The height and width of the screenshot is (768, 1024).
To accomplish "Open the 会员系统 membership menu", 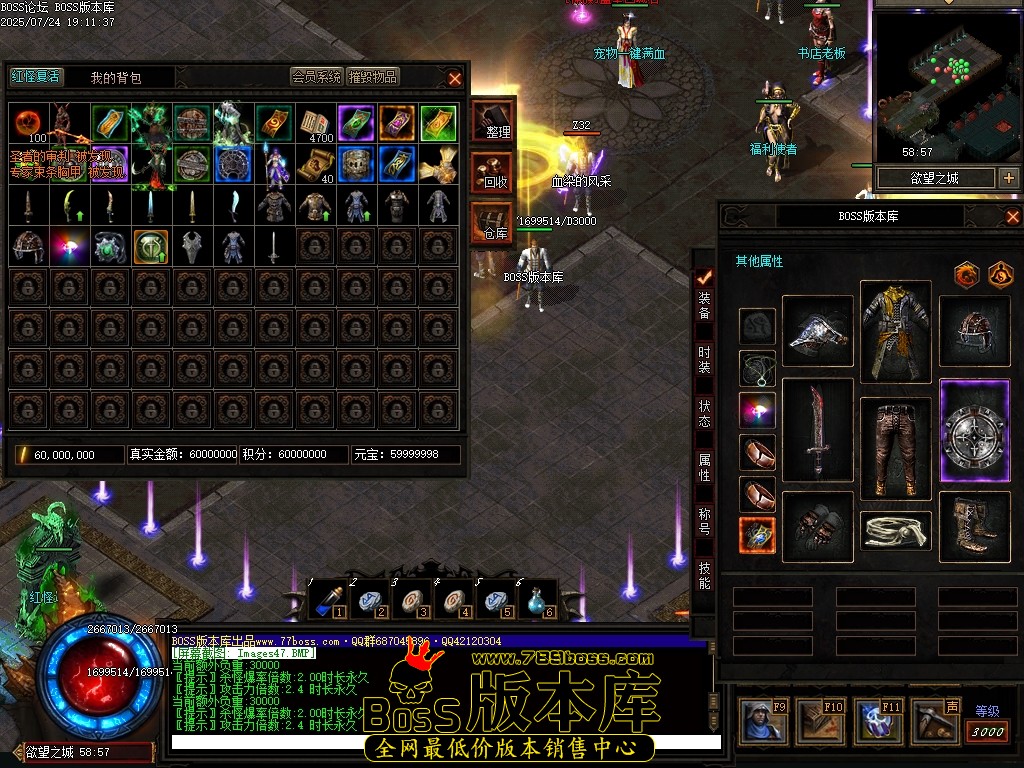I will [x=316, y=77].
